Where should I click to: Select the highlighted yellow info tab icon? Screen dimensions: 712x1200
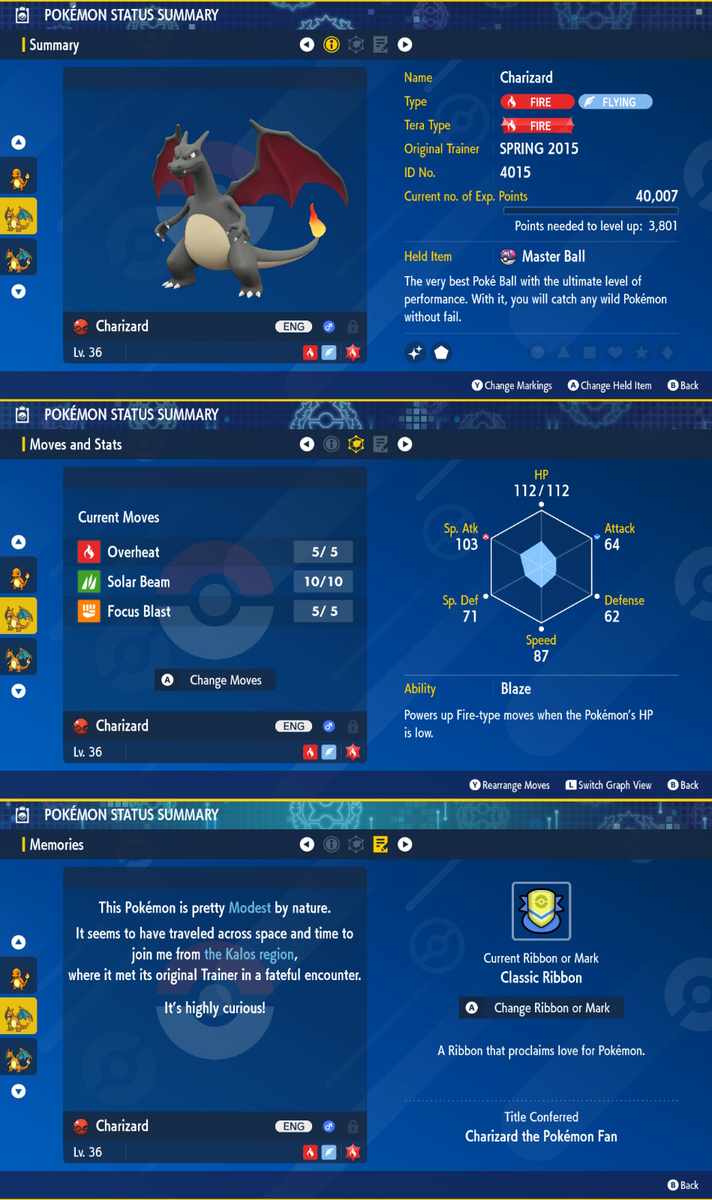332,45
